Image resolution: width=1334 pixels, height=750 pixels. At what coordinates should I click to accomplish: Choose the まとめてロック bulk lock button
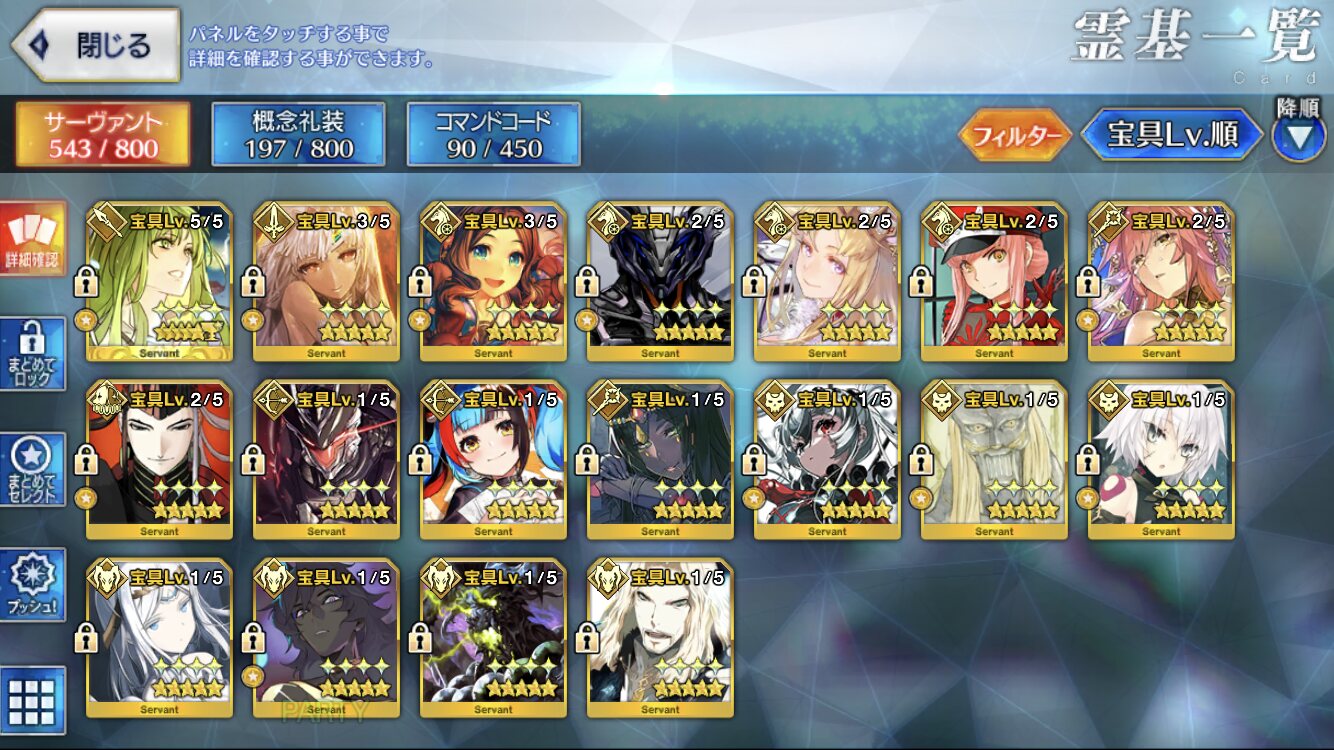tap(35, 353)
